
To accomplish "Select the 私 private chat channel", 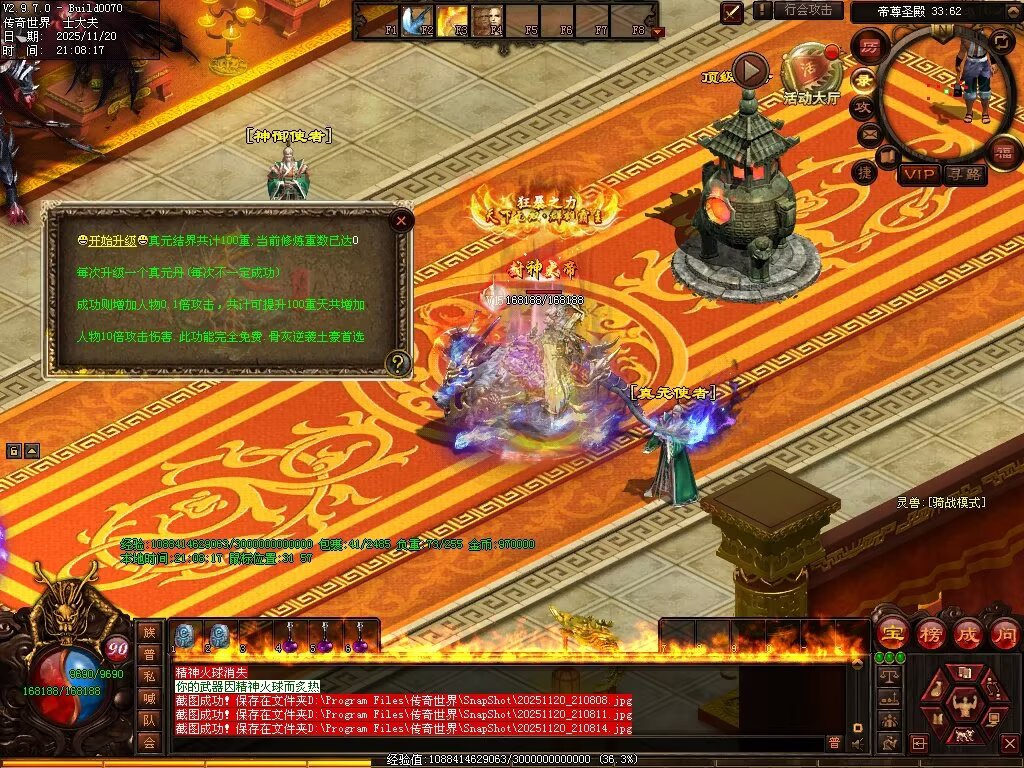I will [x=149, y=675].
